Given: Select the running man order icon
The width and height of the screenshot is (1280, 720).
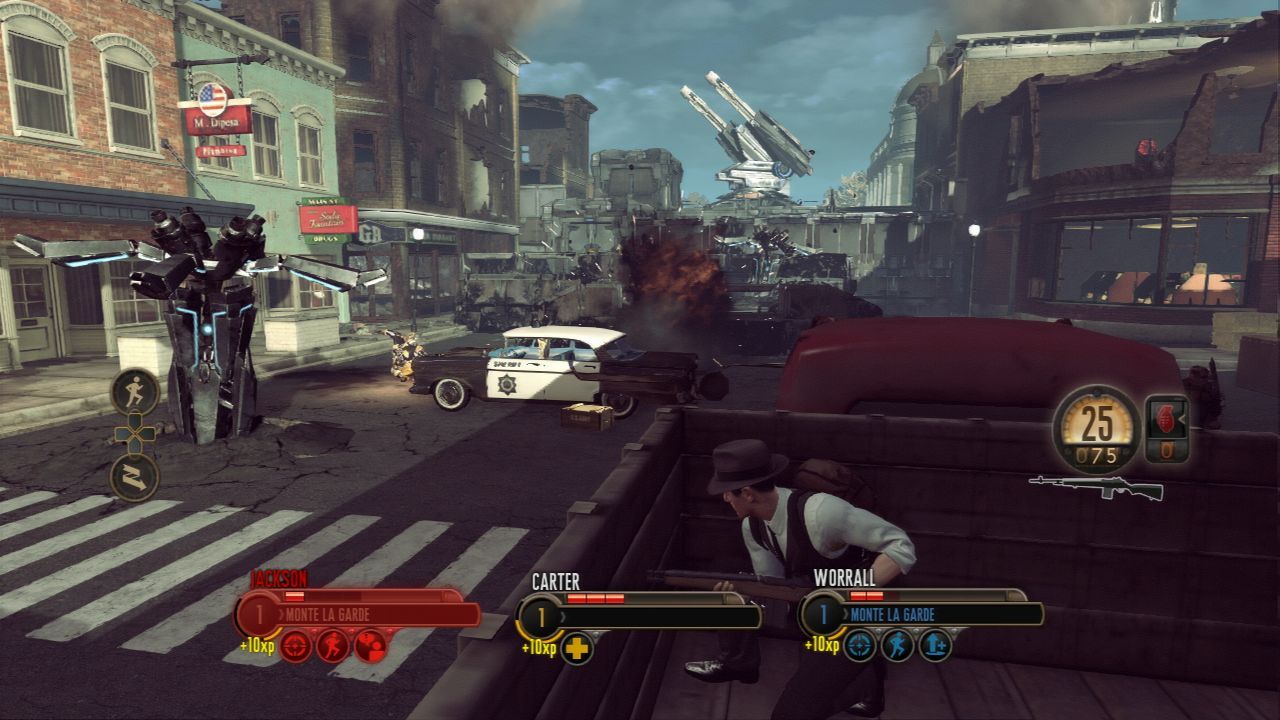Looking at the screenshot, I should point(135,391).
